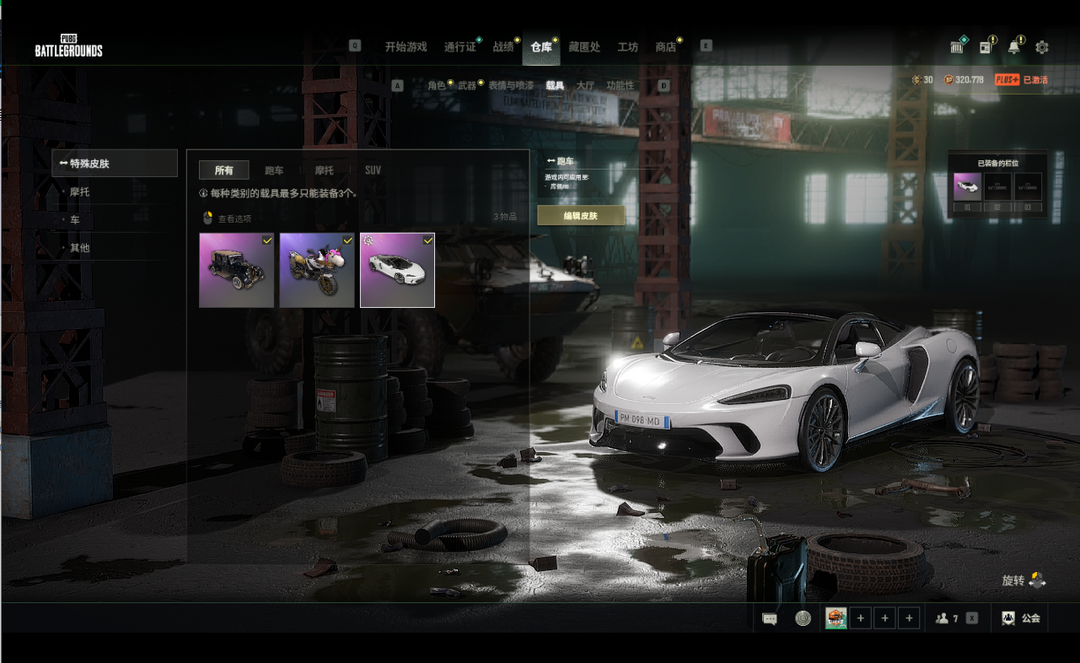Switch to the 工坊 (Workshop) page
This screenshot has height=663, width=1080.
(x=627, y=47)
